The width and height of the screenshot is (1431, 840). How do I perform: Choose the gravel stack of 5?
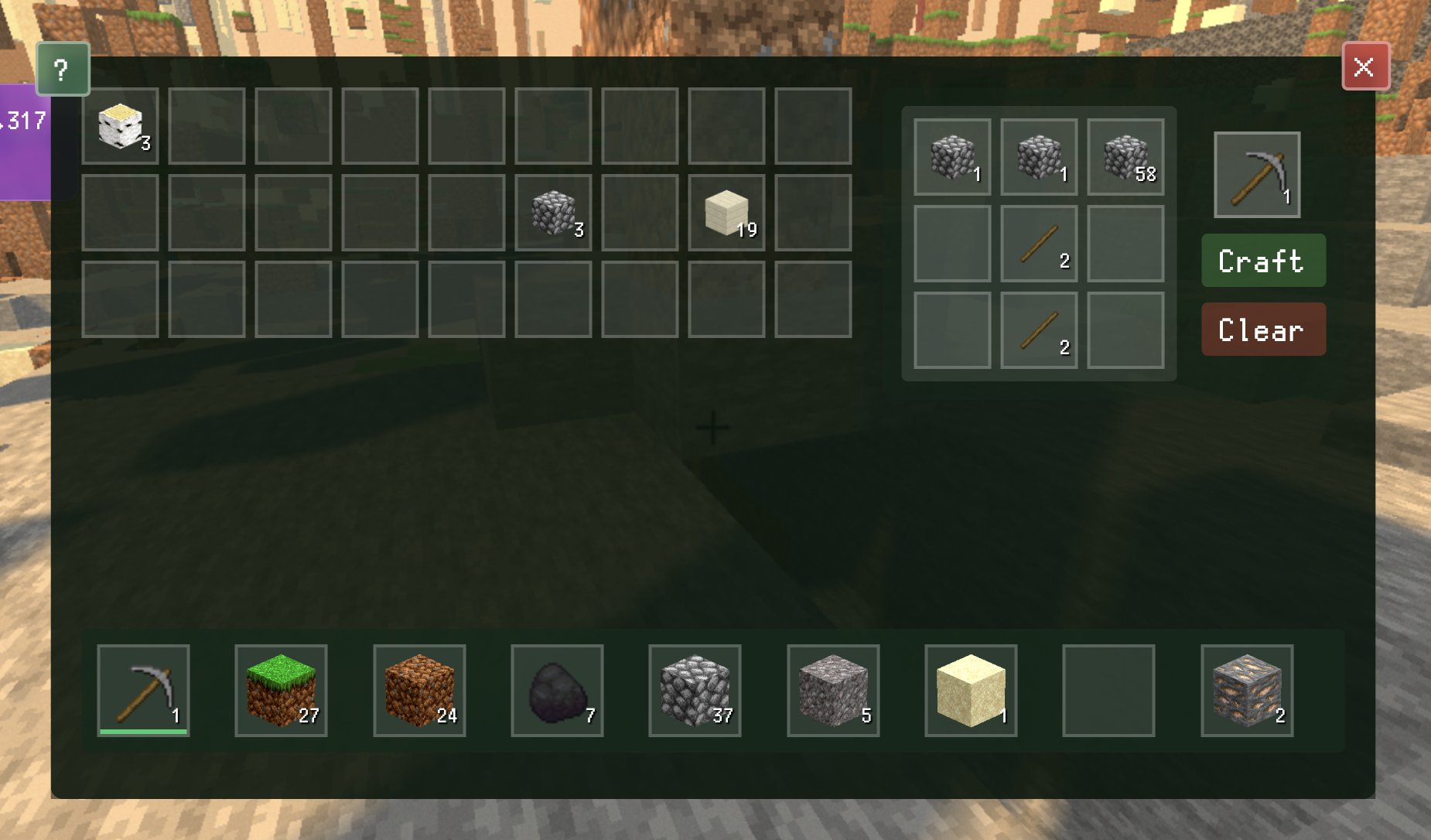pos(833,690)
